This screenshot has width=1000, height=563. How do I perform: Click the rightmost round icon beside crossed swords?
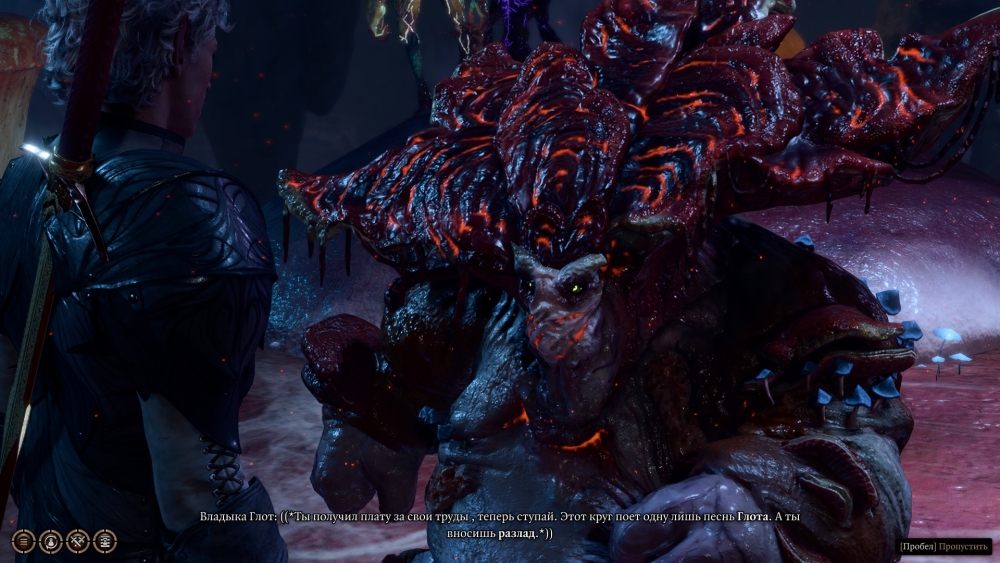coord(105,541)
